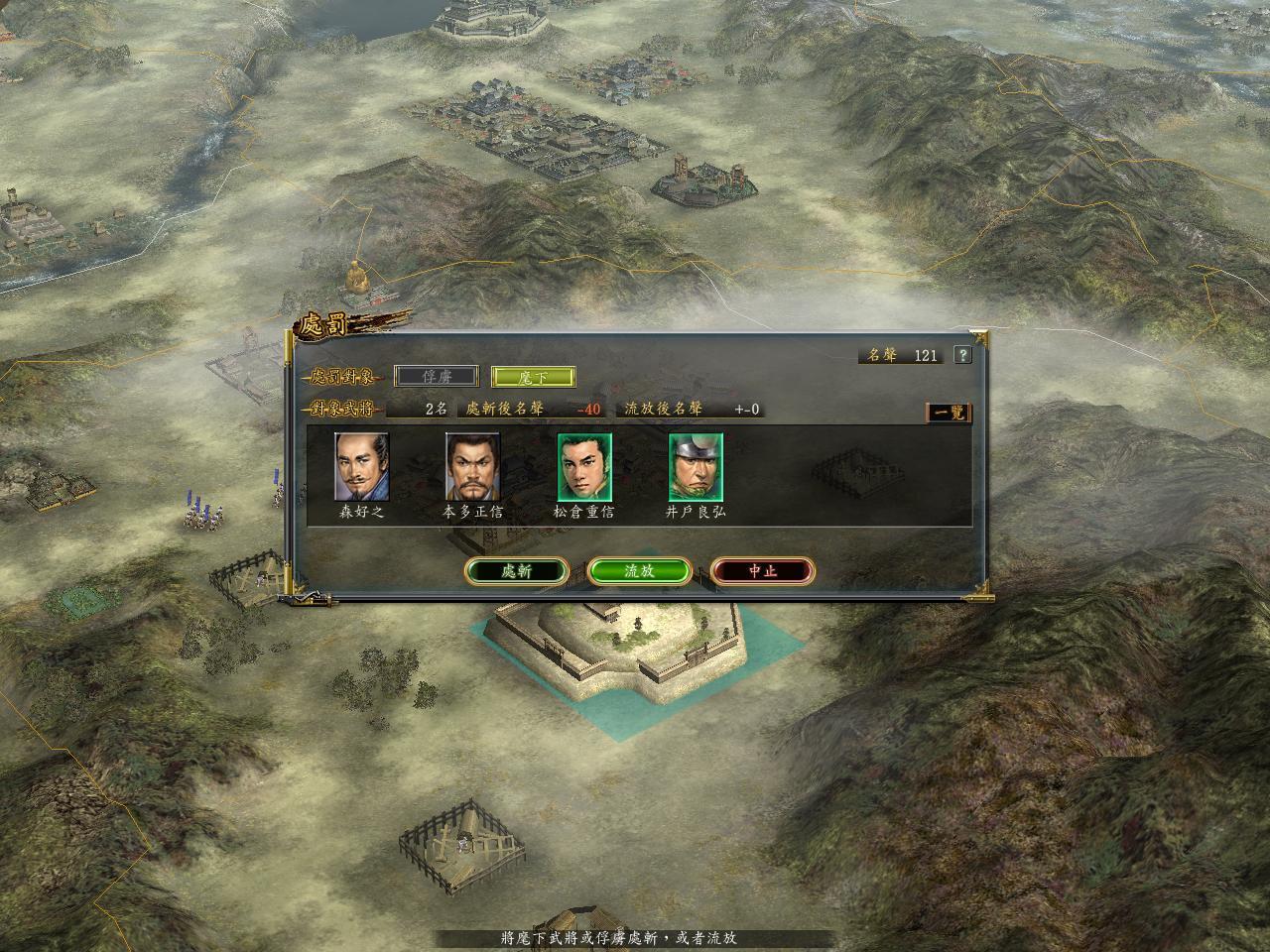Screen dimensions: 1270x952
Task: Switch target to 俘虜 captives
Action: (436, 377)
